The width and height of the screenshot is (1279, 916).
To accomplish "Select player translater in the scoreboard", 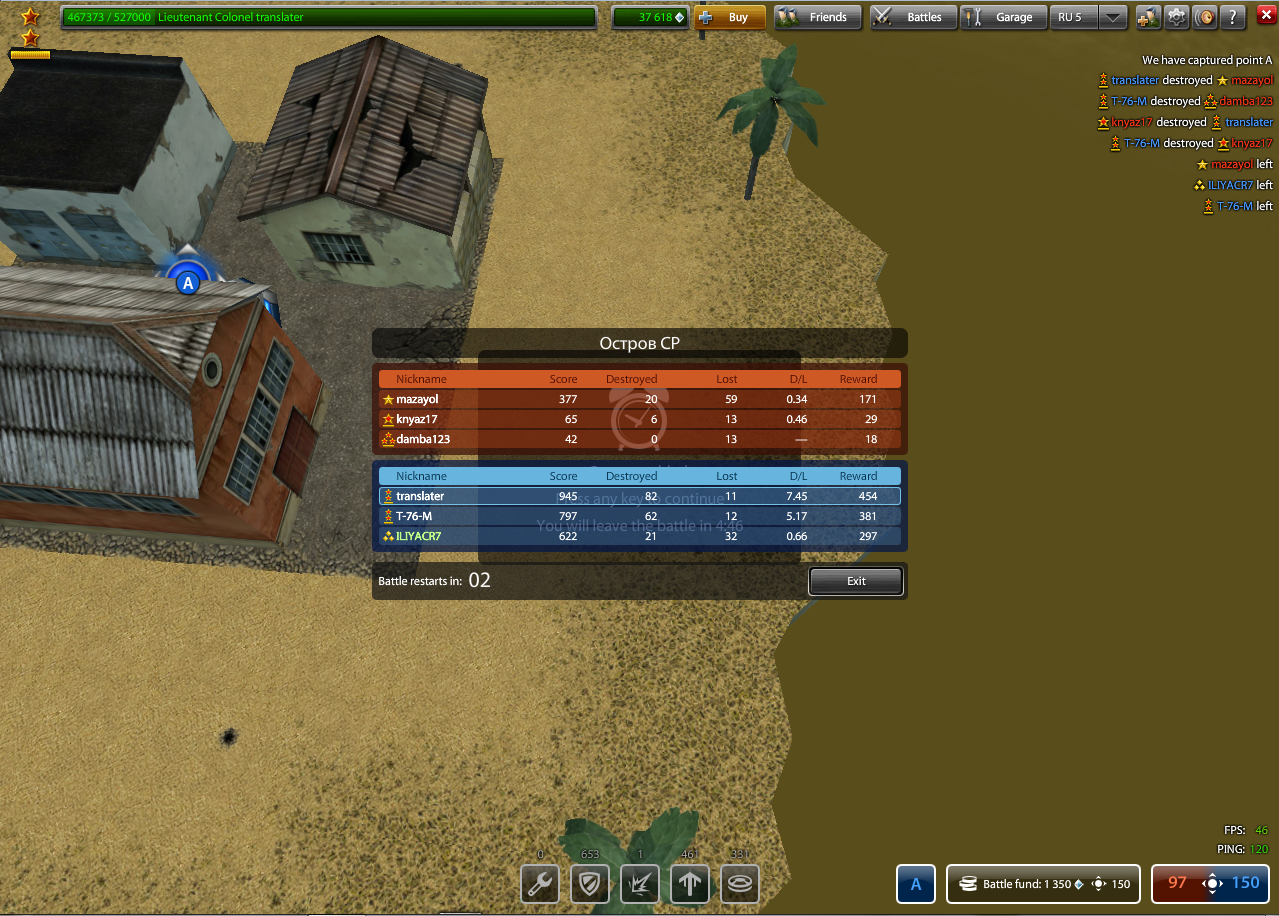I will tap(640, 496).
